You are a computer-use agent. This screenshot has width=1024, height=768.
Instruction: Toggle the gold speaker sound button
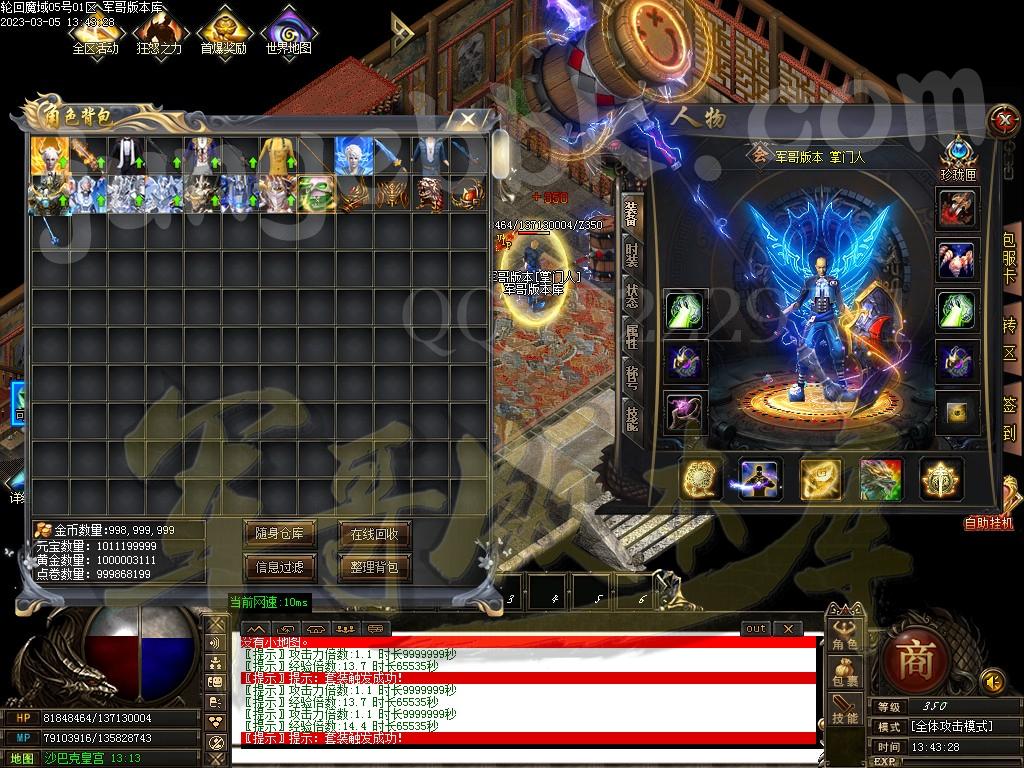point(992,681)
